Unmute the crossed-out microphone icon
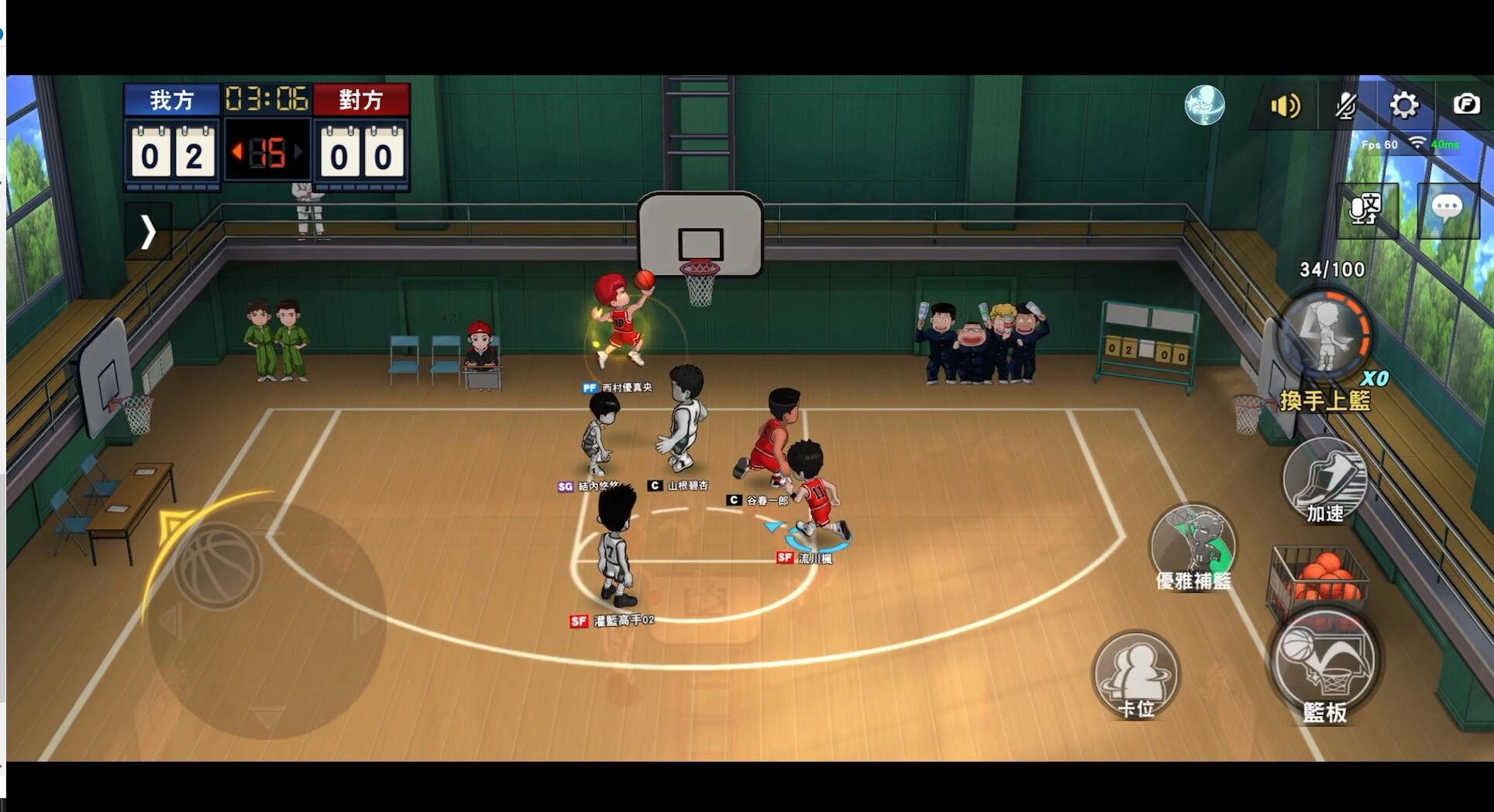The width and height of the screenshot is (1494, 812). 1346,106
